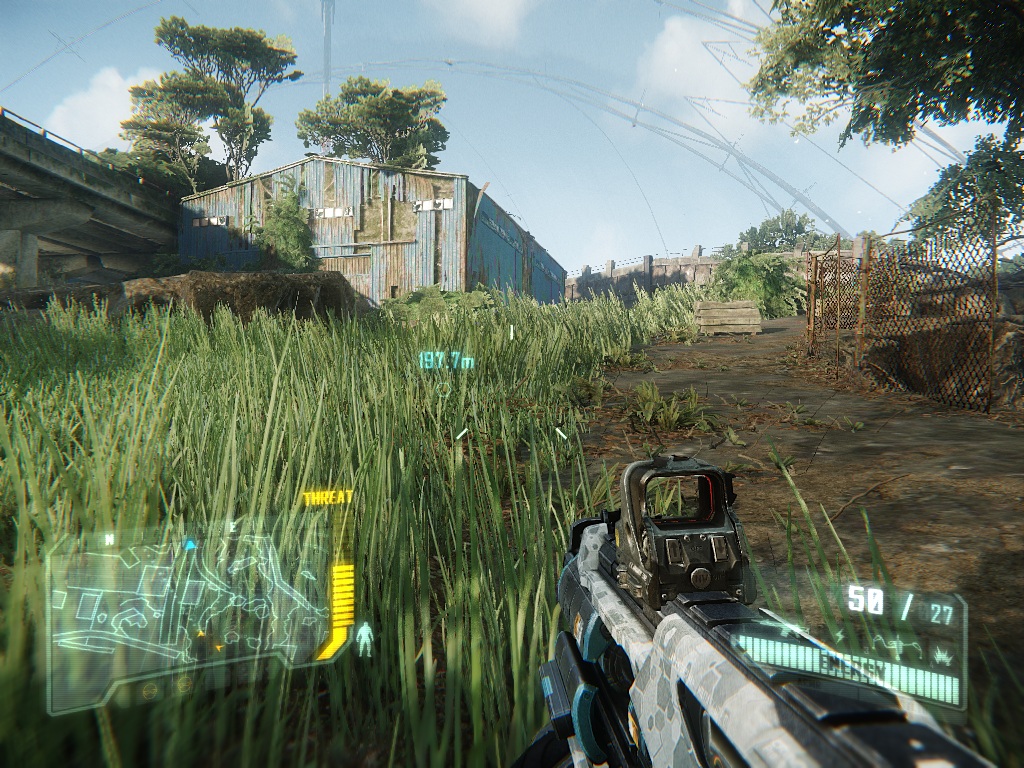Image resolution: width=1024 pixels, height=768 pixels.
Task: Select the blue objective arrow on the minimap
Action: [190, 545]
